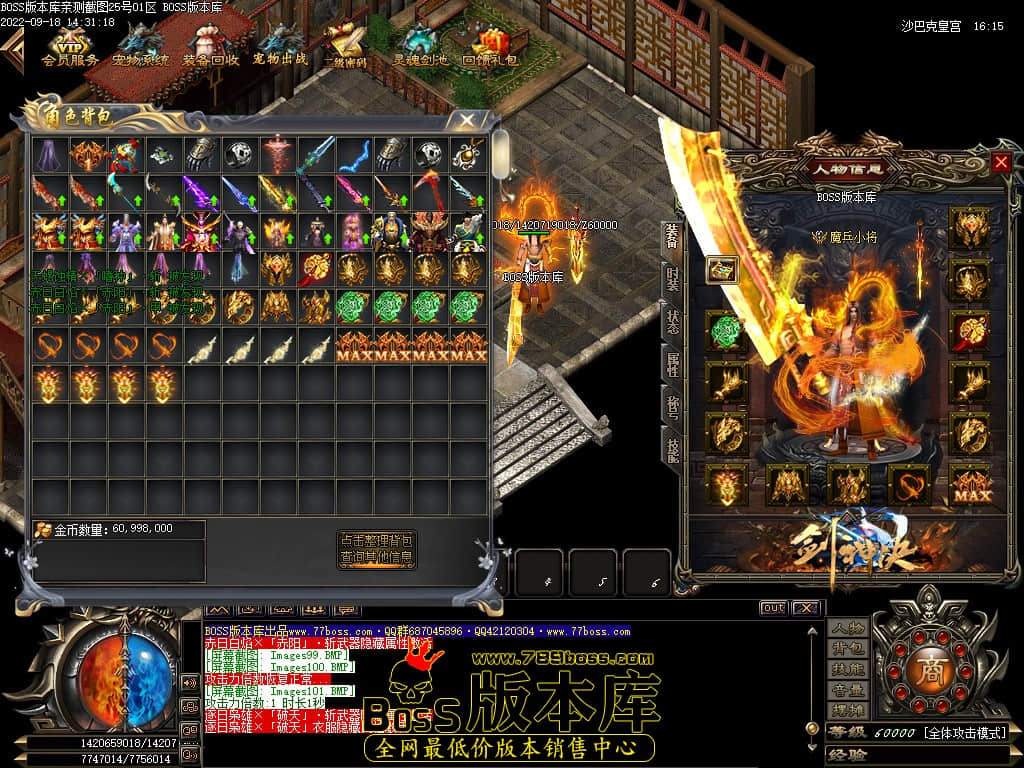
Task: Open the 宠物系统 pet system
Action: [x=140, y=46]
